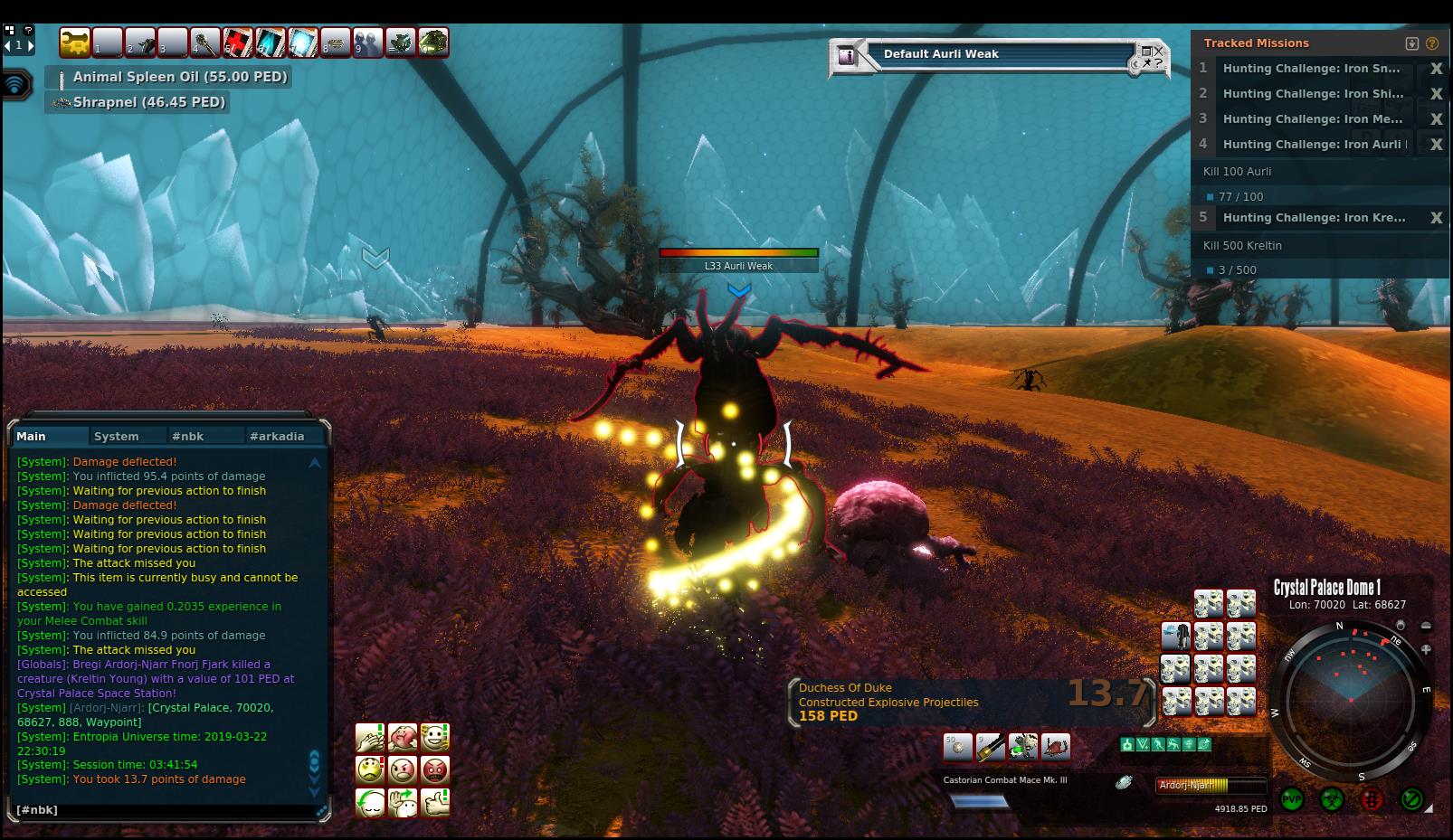The height and width of the screenshot is (840, 1453).
Task: Open the #nbk chat tab
Action: [x=188, y=436]
